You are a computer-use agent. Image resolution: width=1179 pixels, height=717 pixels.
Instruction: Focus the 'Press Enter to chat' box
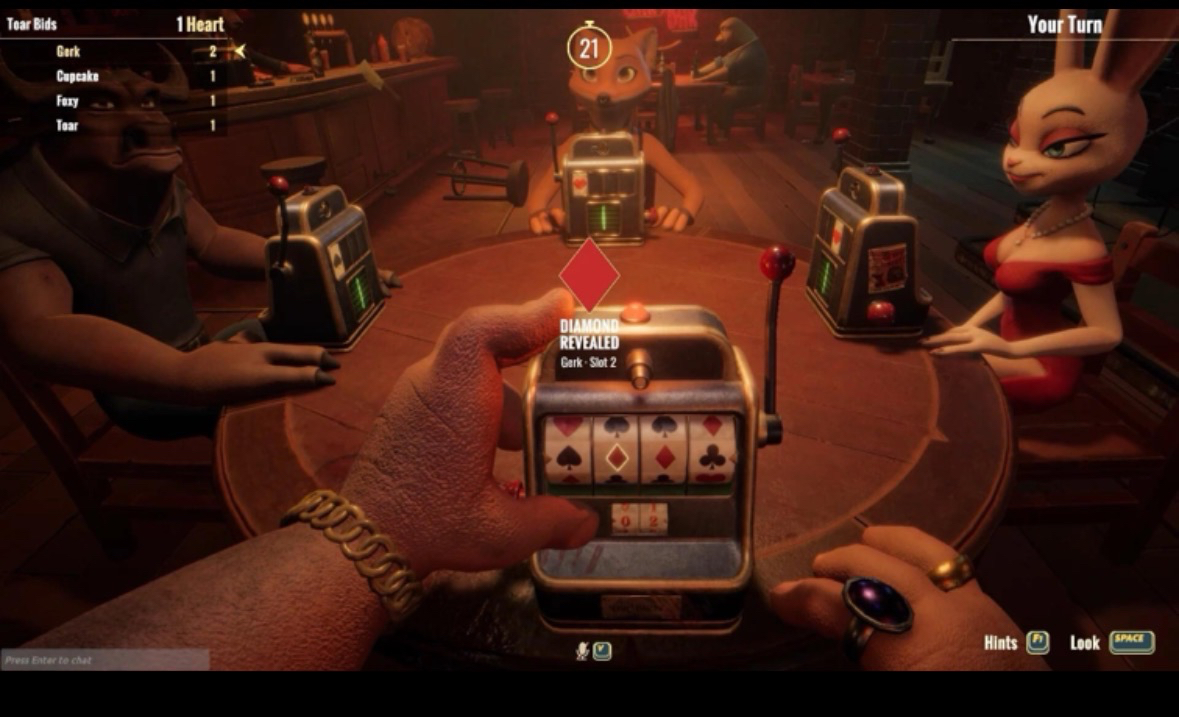point(104,660)
